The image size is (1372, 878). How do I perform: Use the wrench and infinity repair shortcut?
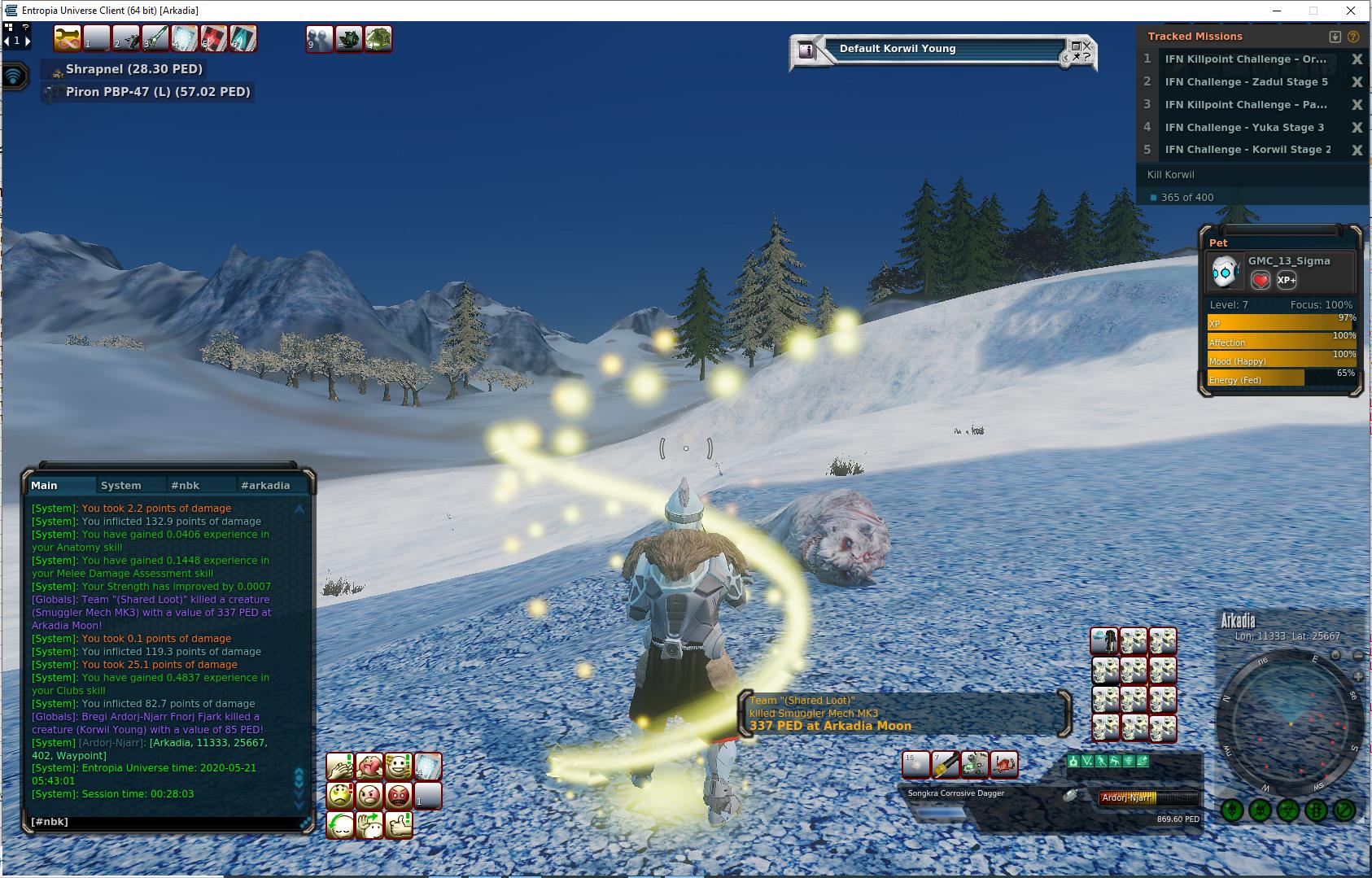pyautogui.click(x=68, y=38)
